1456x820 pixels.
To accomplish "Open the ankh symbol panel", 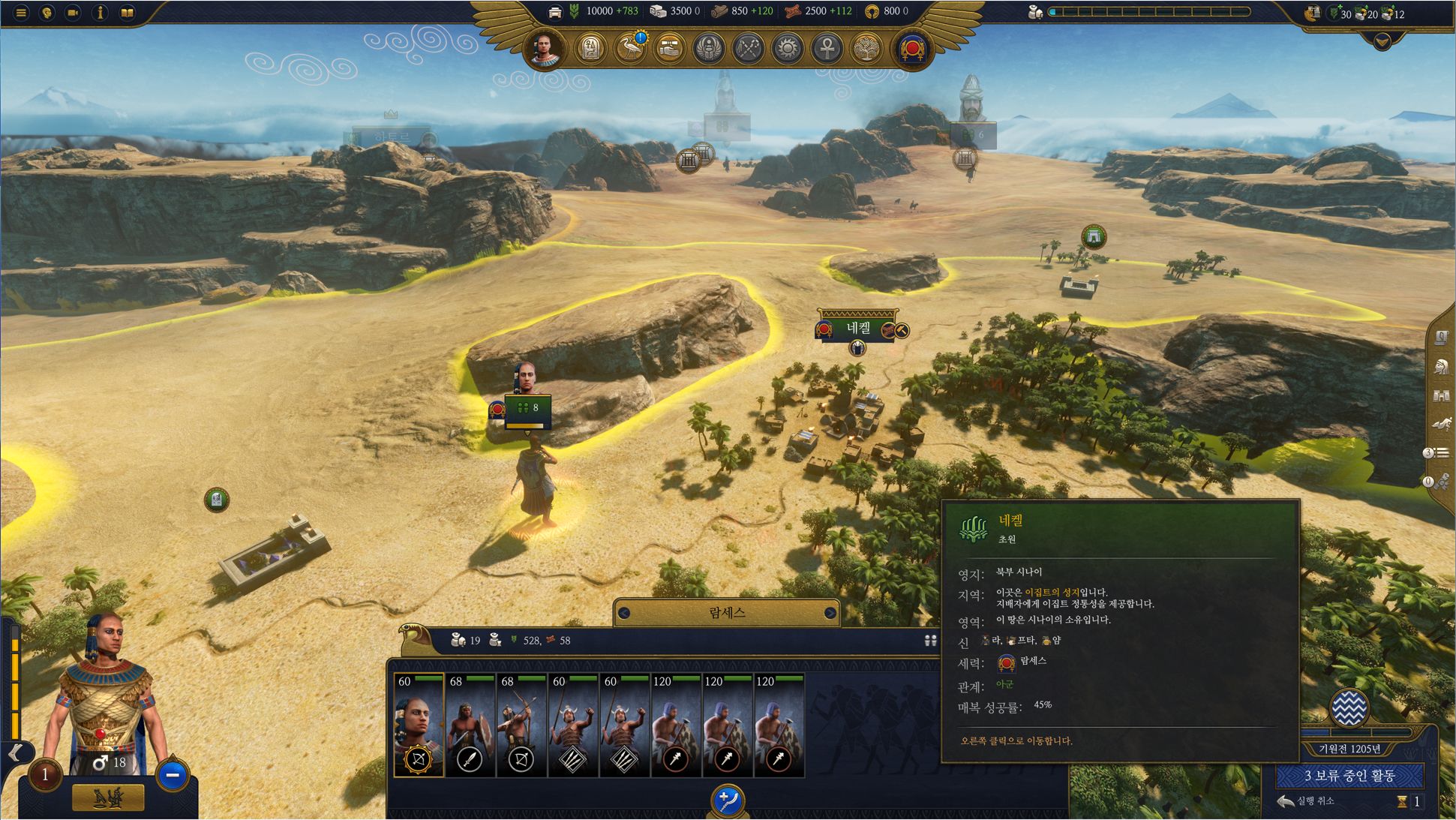I will [x=826, y=50].
